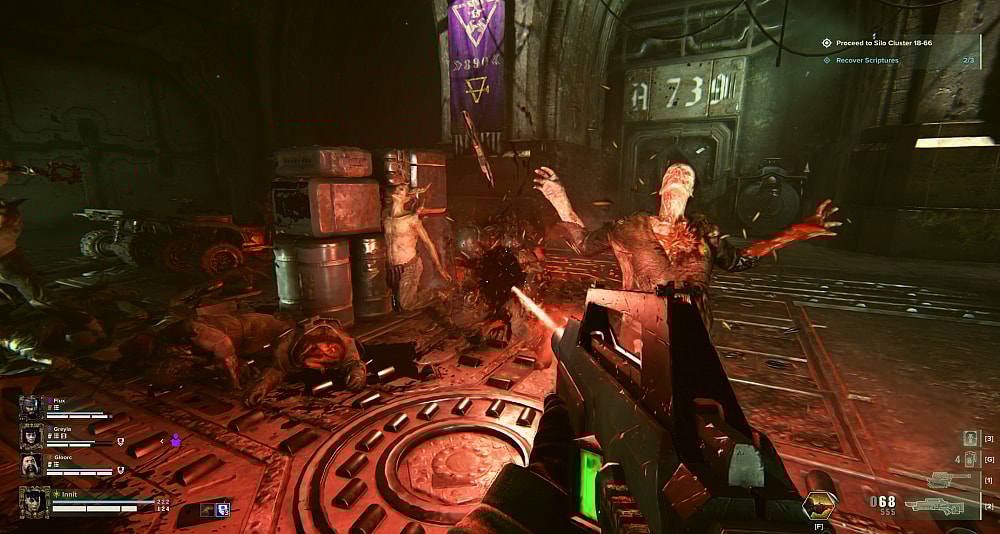Select your own Innit character portrait

(x=34, y=502)
